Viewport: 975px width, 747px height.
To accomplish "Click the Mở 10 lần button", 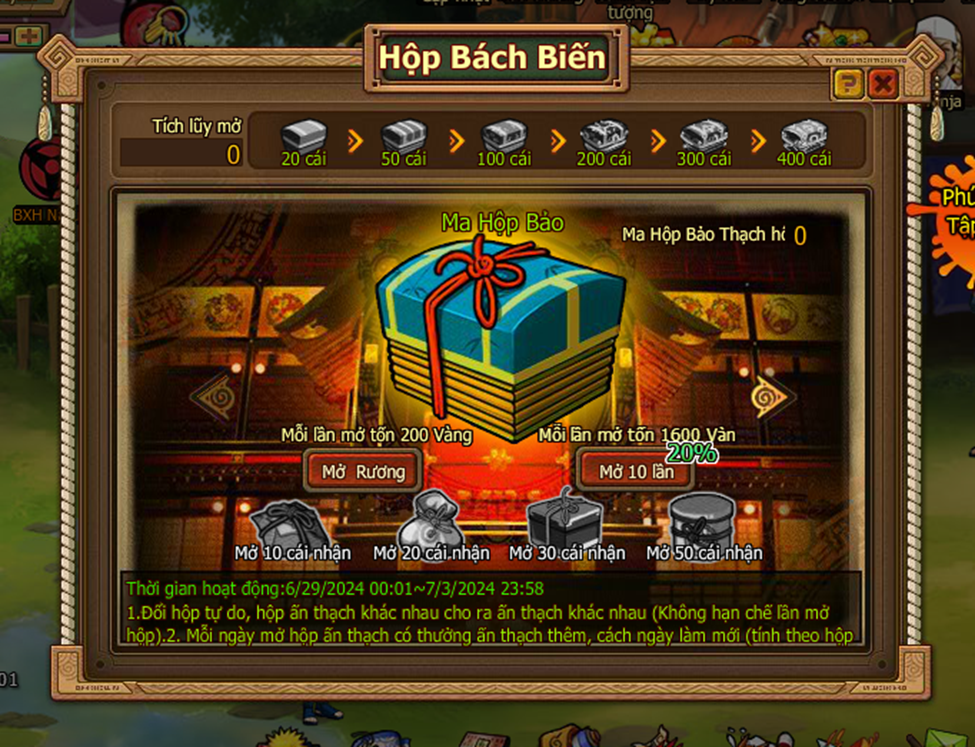I will [636, 471].
